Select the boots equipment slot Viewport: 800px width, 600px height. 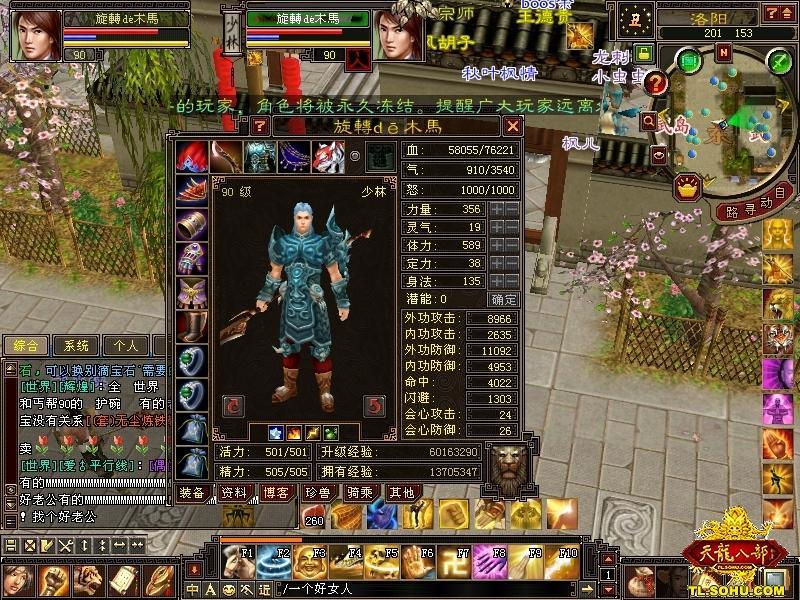point(191,326)
